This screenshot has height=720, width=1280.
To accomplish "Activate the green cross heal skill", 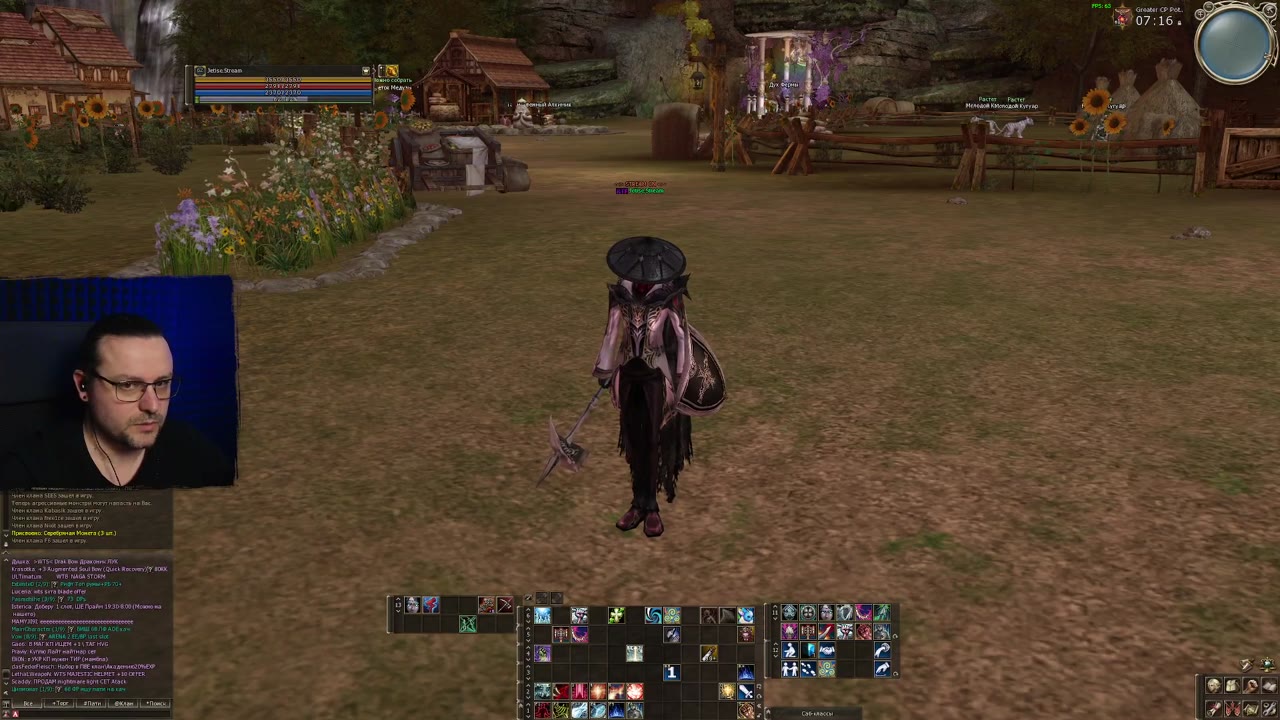I will pyautogui.click(x=616, y=616).
